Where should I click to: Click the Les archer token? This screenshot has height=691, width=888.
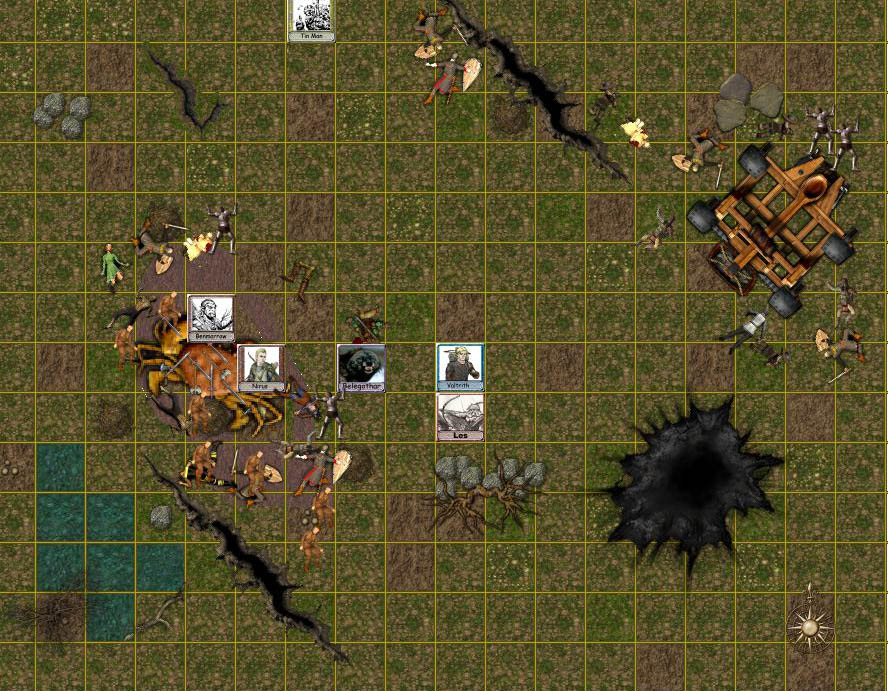pyautogui.click(x=460, y=416)
